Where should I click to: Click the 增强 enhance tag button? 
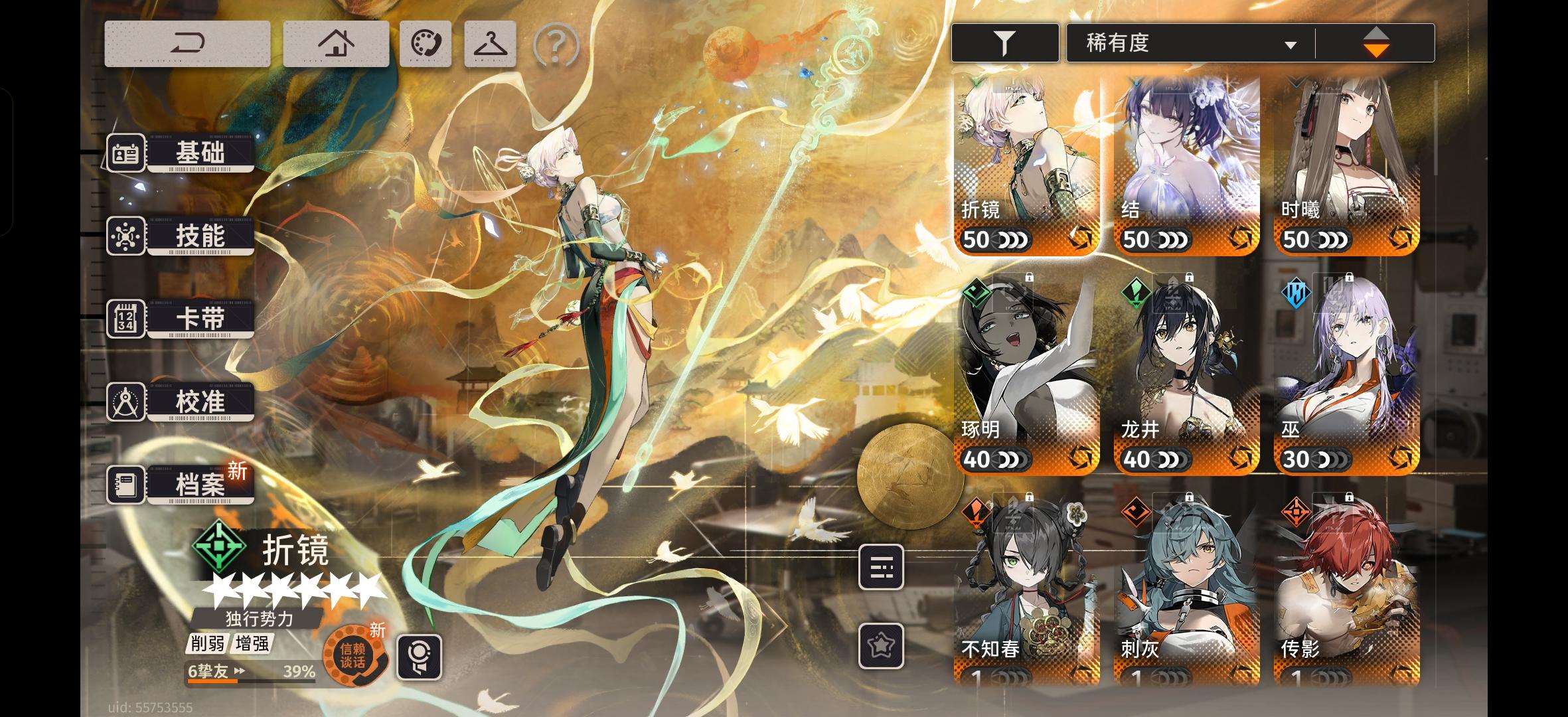point(253,645)
